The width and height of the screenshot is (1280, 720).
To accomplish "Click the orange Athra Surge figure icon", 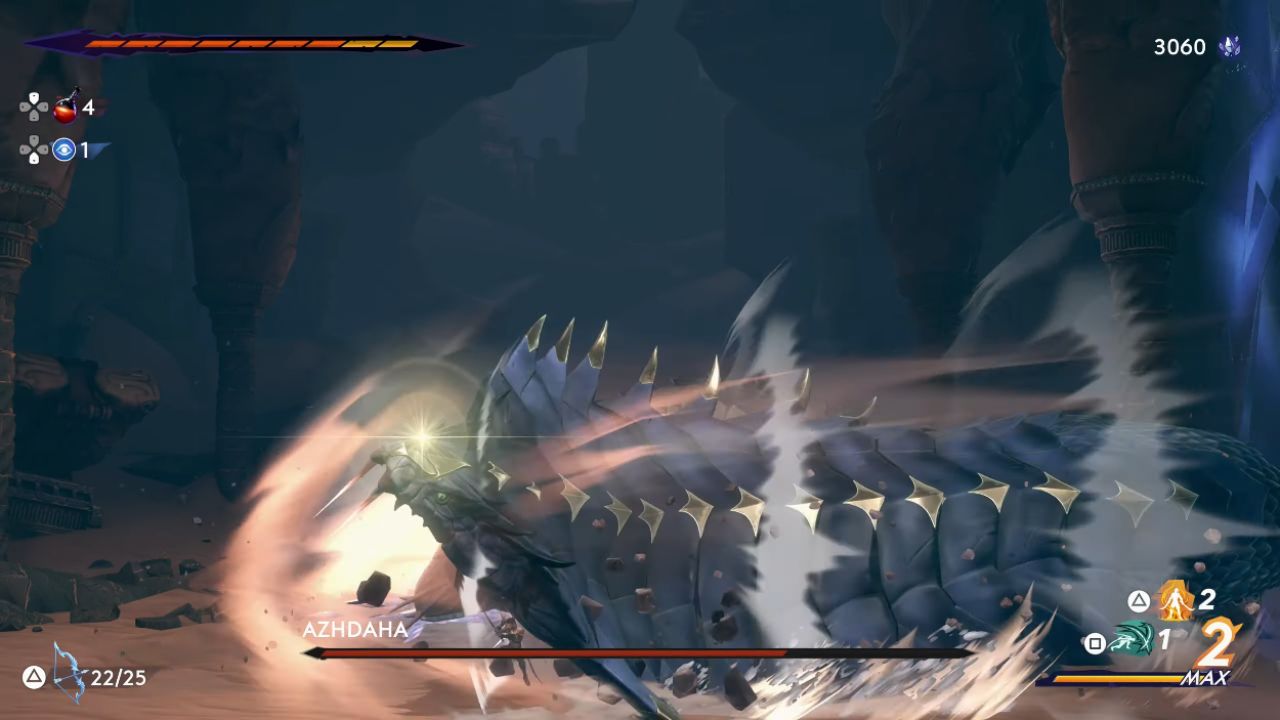I will [x=1176, y=601].
